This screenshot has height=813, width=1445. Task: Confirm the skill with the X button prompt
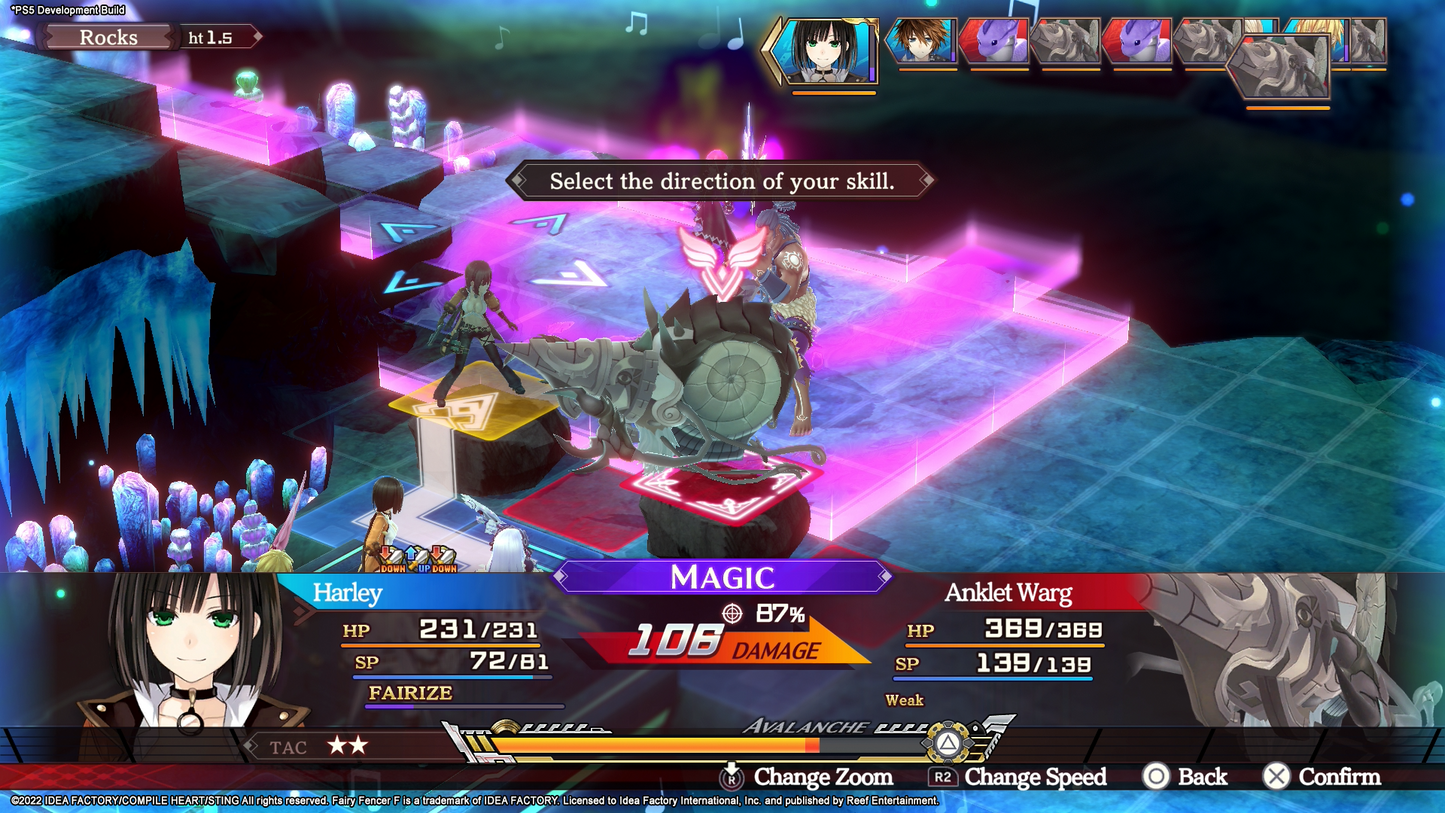(x=1275, y=777)
